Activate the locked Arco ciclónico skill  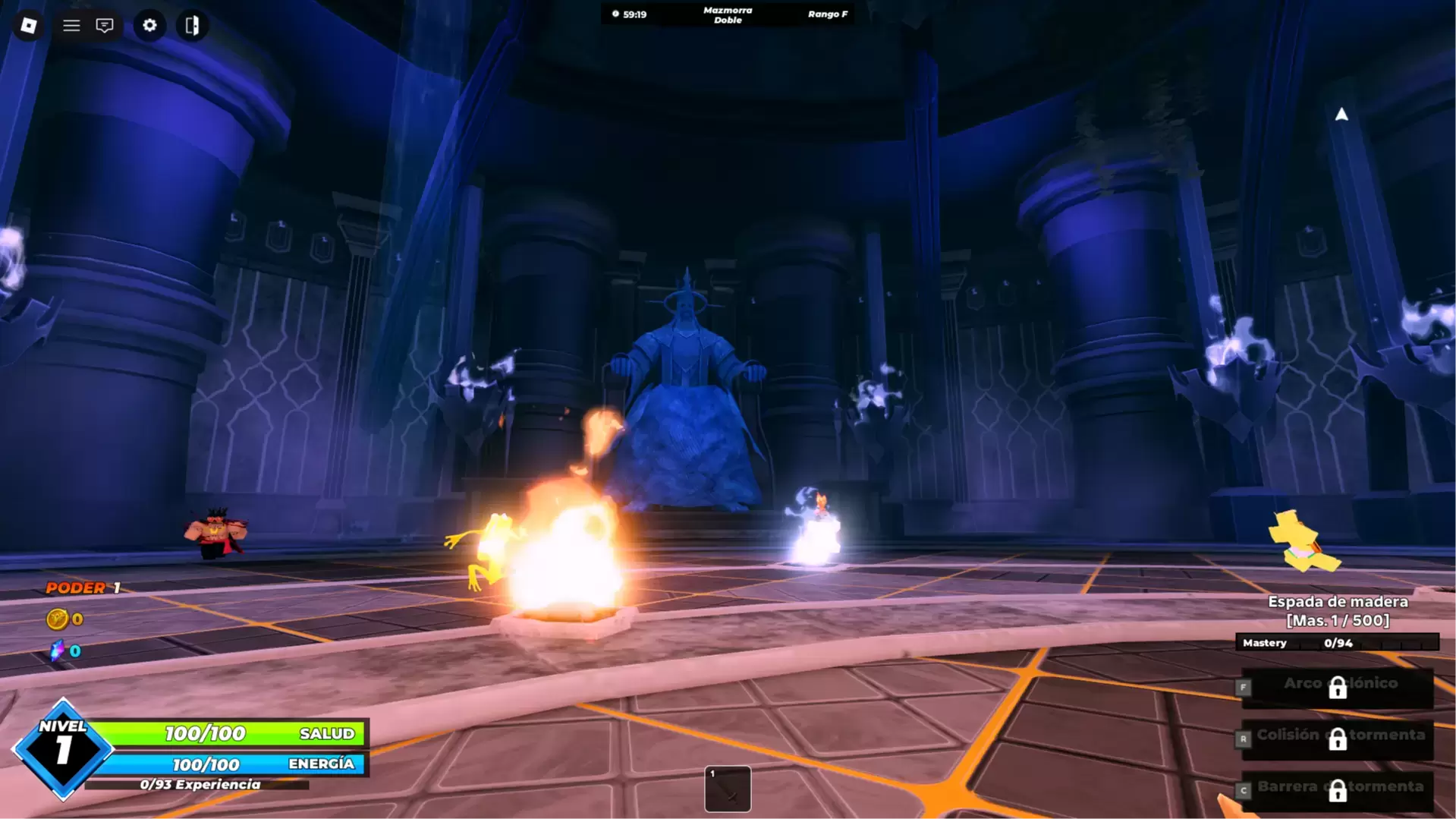pos(1338,687)
